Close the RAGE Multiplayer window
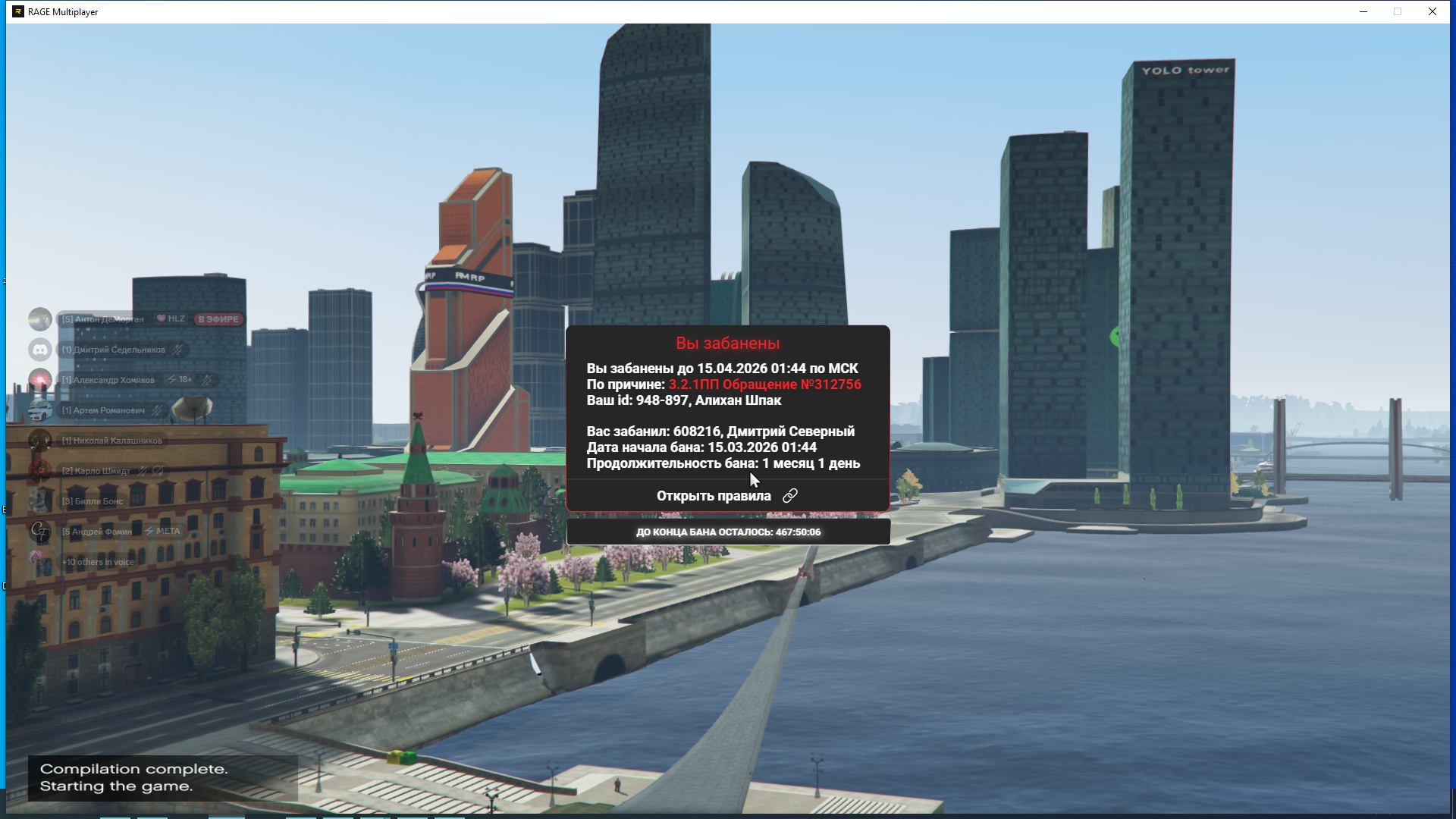Image resolution: width=1456 pixels, height=819 pixels. pos(1432,11)
